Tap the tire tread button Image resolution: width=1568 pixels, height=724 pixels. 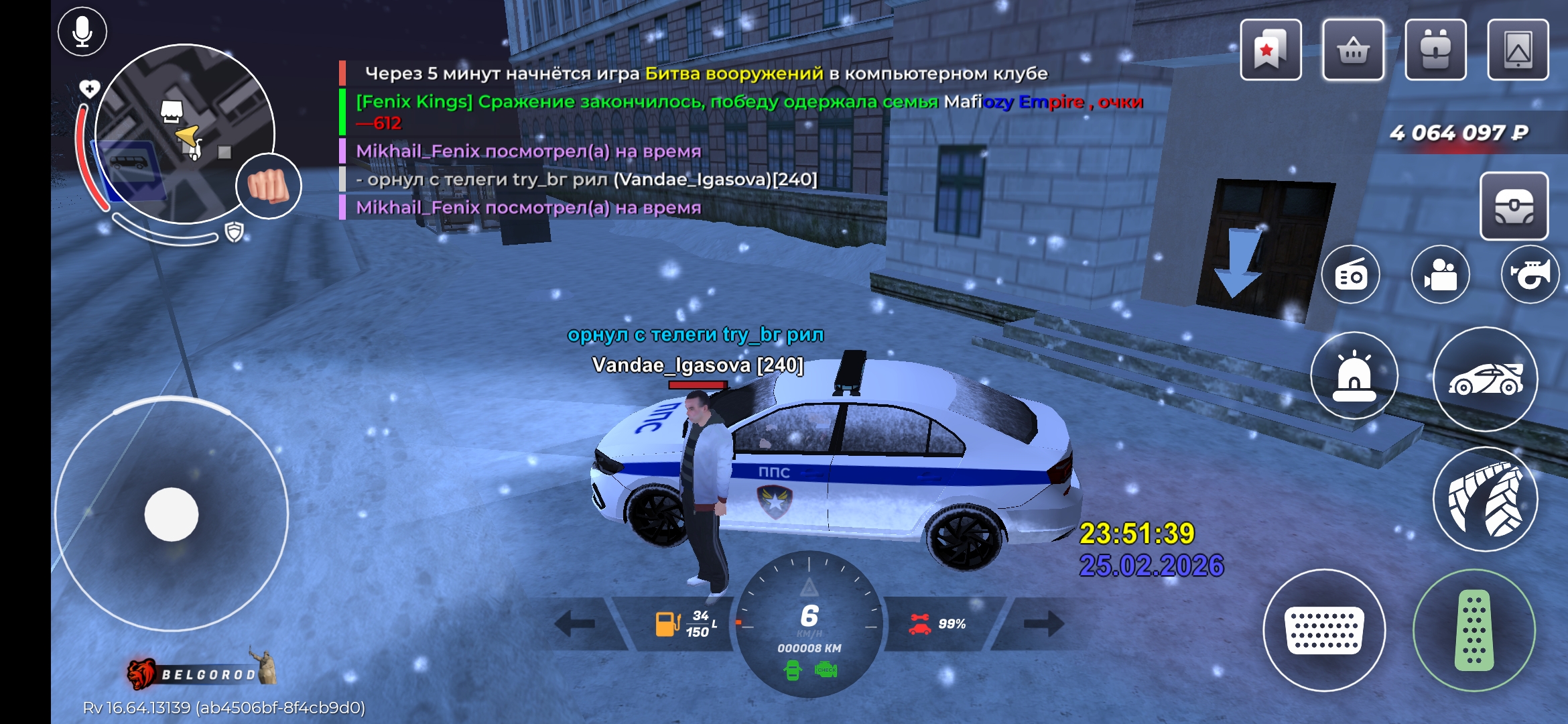[1485, 499]
